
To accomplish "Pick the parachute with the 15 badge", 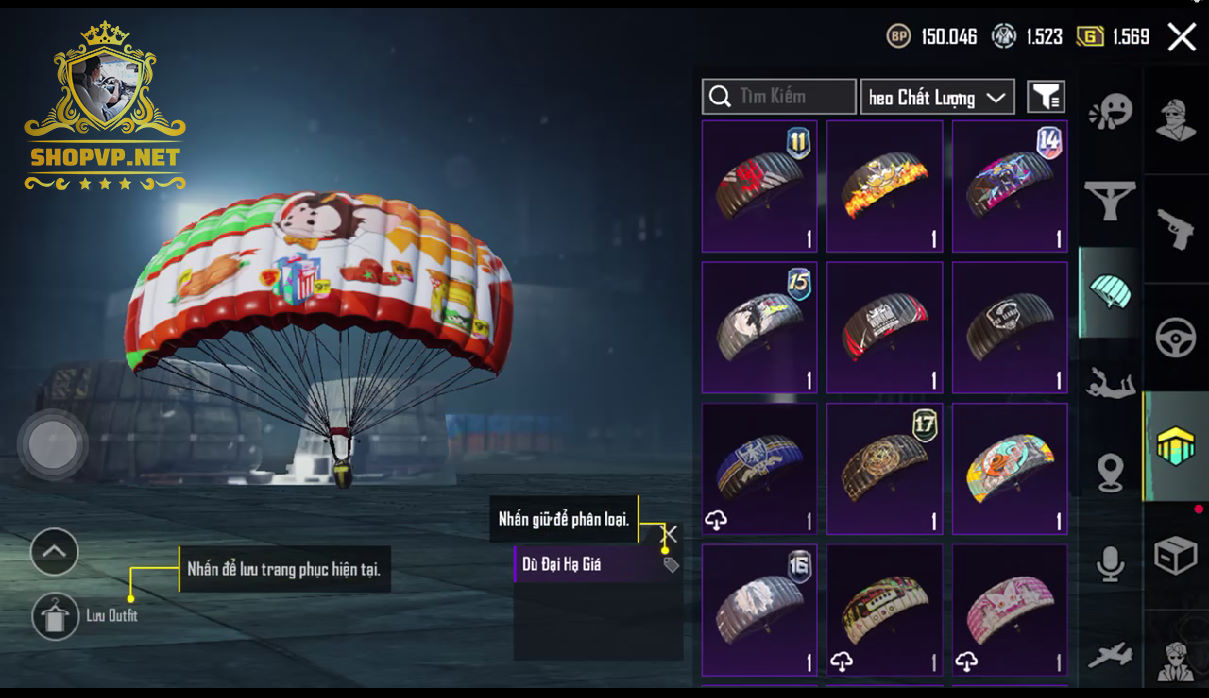I will click(760, 327).
